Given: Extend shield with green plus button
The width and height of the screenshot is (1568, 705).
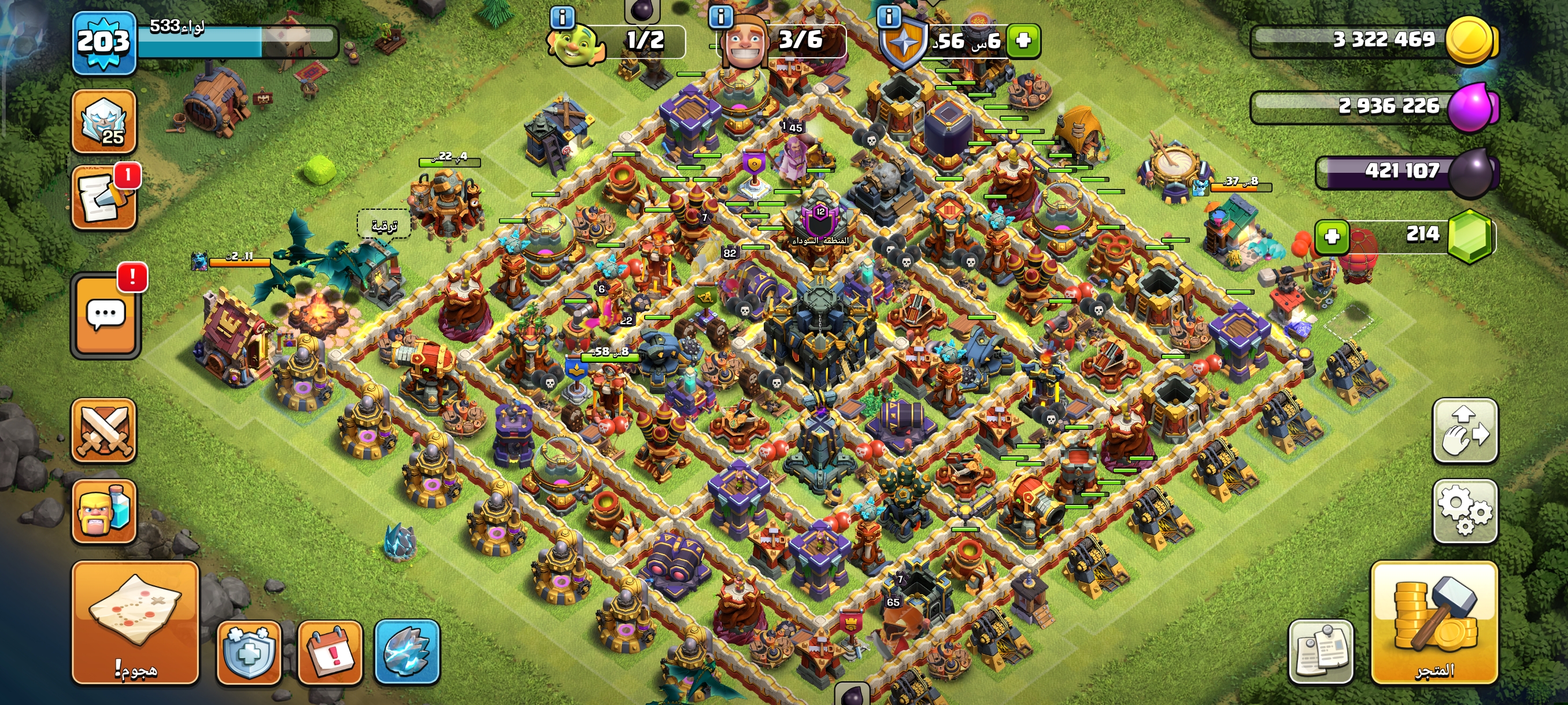Looking at the screenshot, I should click(1023, 41).
